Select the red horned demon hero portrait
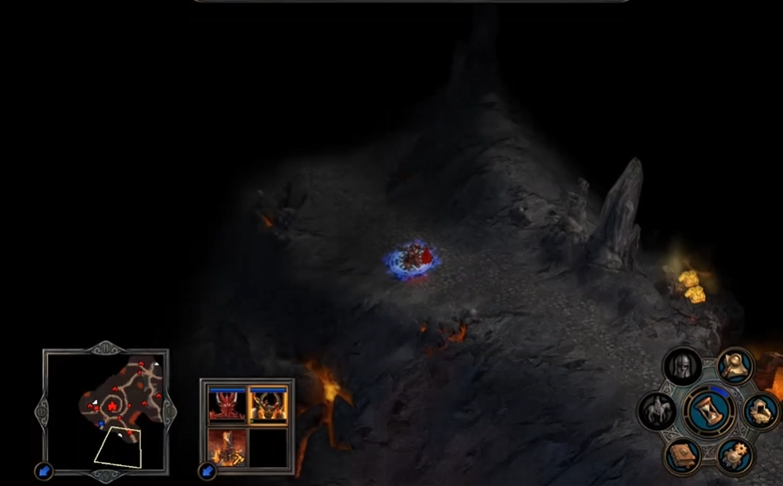 pos(227,404)
